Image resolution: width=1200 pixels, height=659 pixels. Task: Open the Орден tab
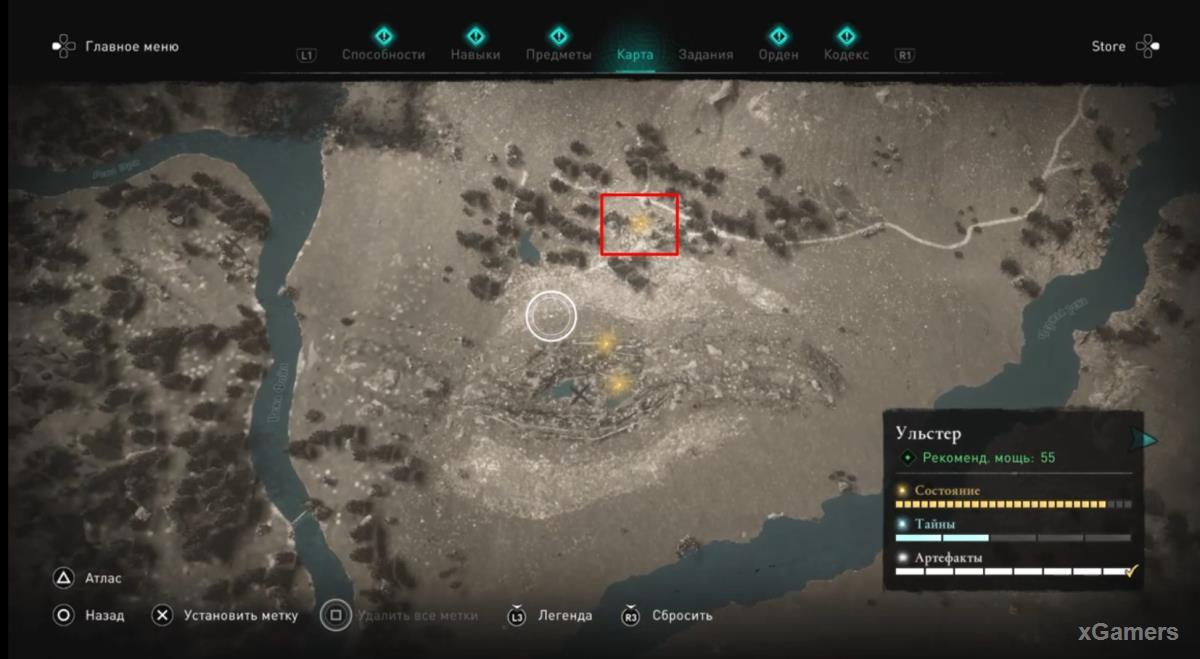pyautogui.click(x=778, y=55)
